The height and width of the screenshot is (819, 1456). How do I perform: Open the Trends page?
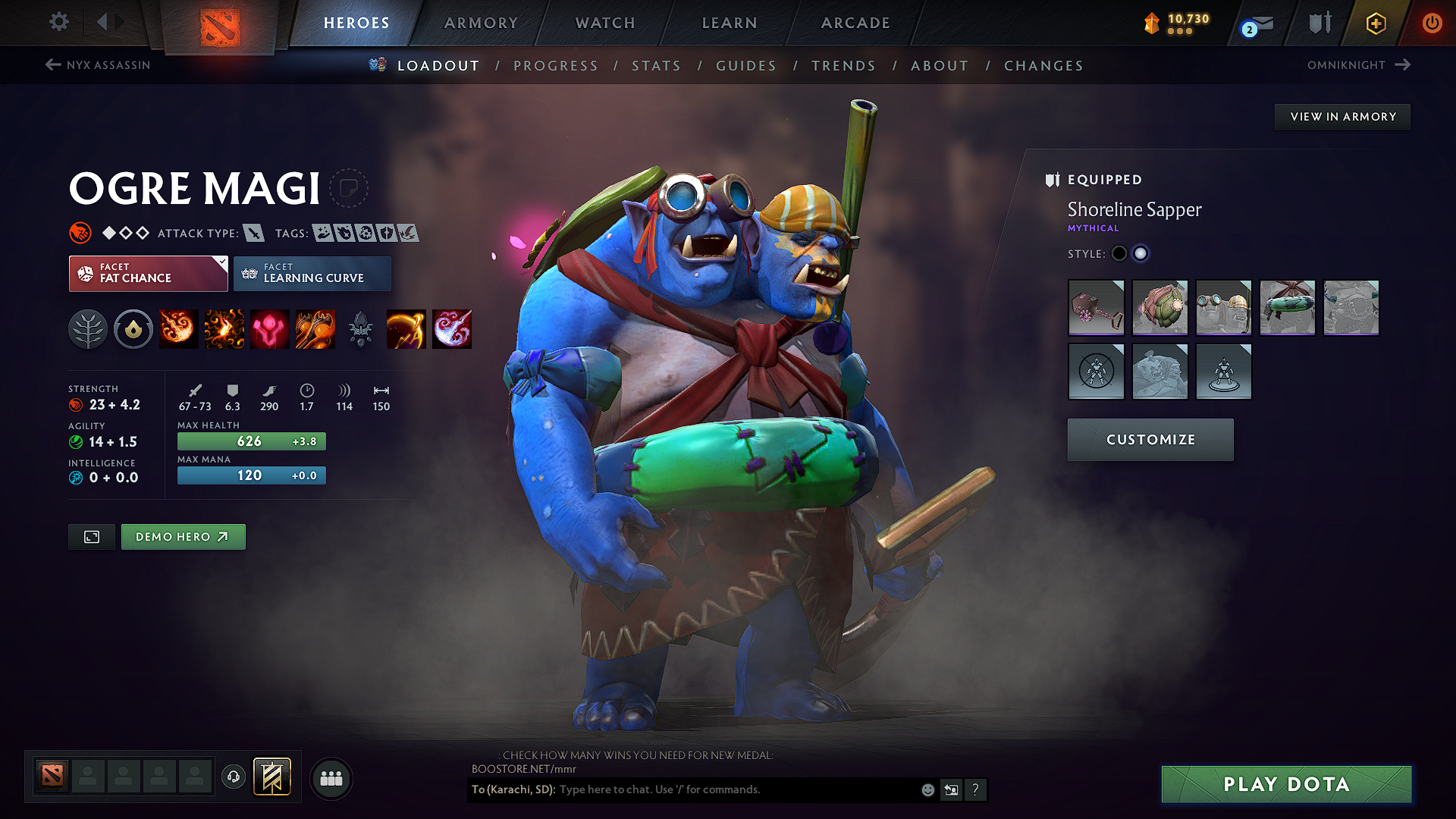(x=843, y=66)
